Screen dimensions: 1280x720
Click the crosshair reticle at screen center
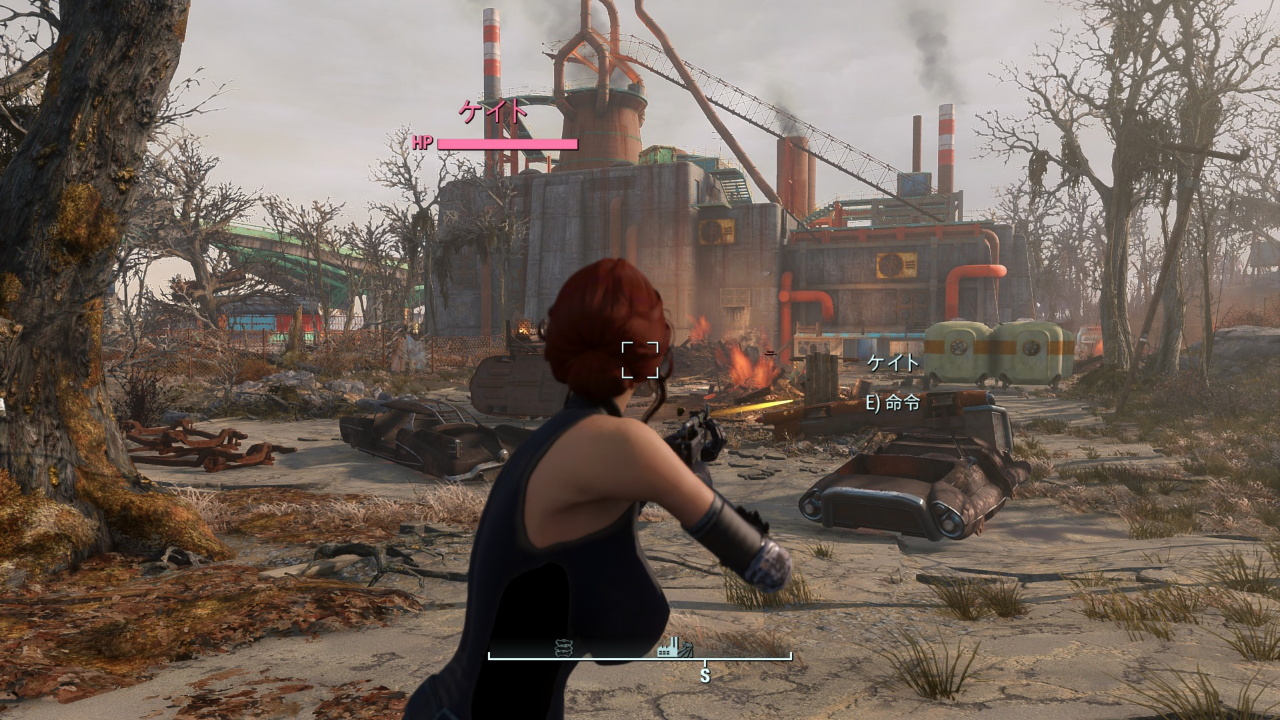pos(641,362)
